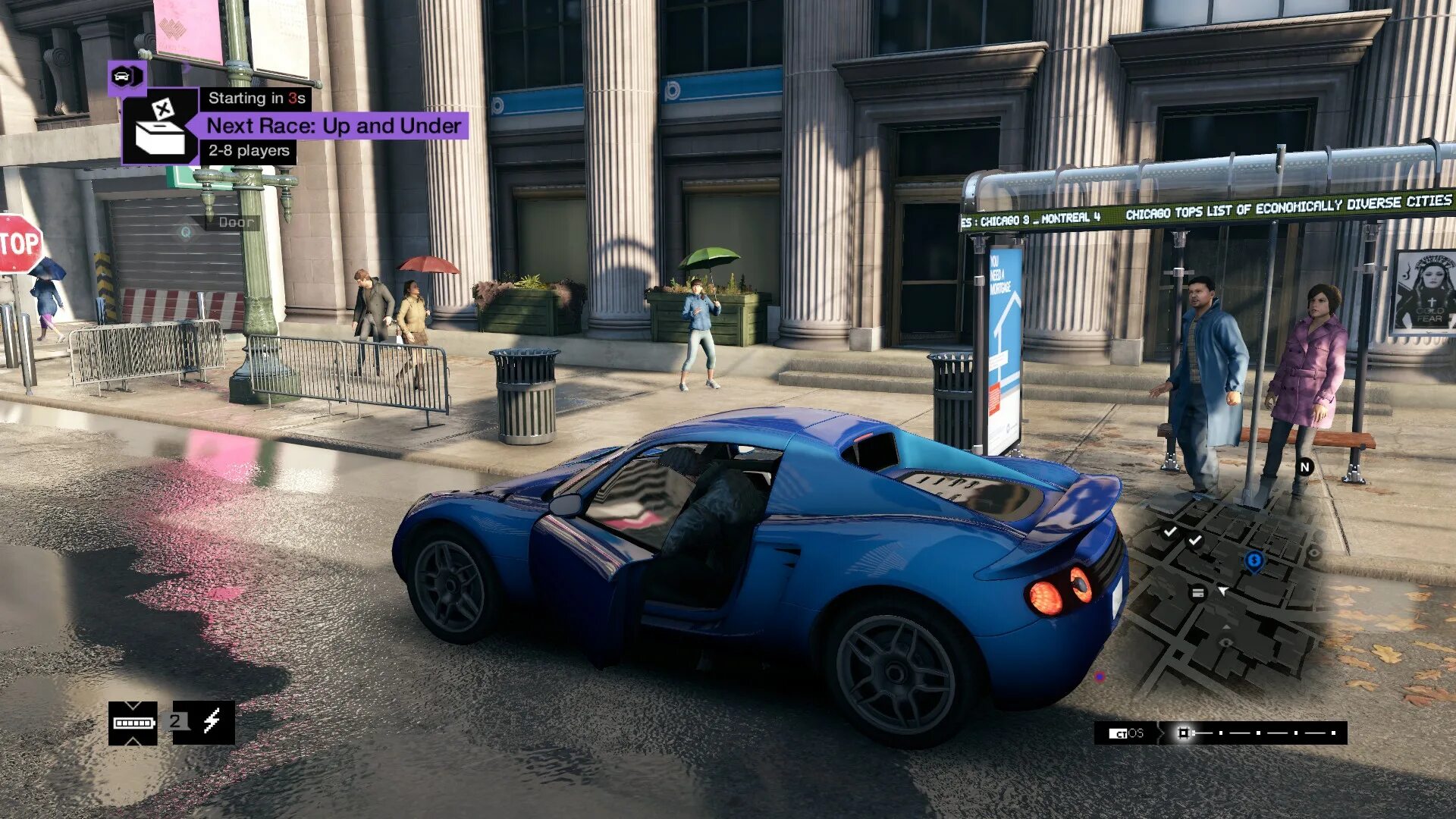Activate the lightning bolt blackout ability
This screenshot has width=1456, height=819.
click(212, 721)
